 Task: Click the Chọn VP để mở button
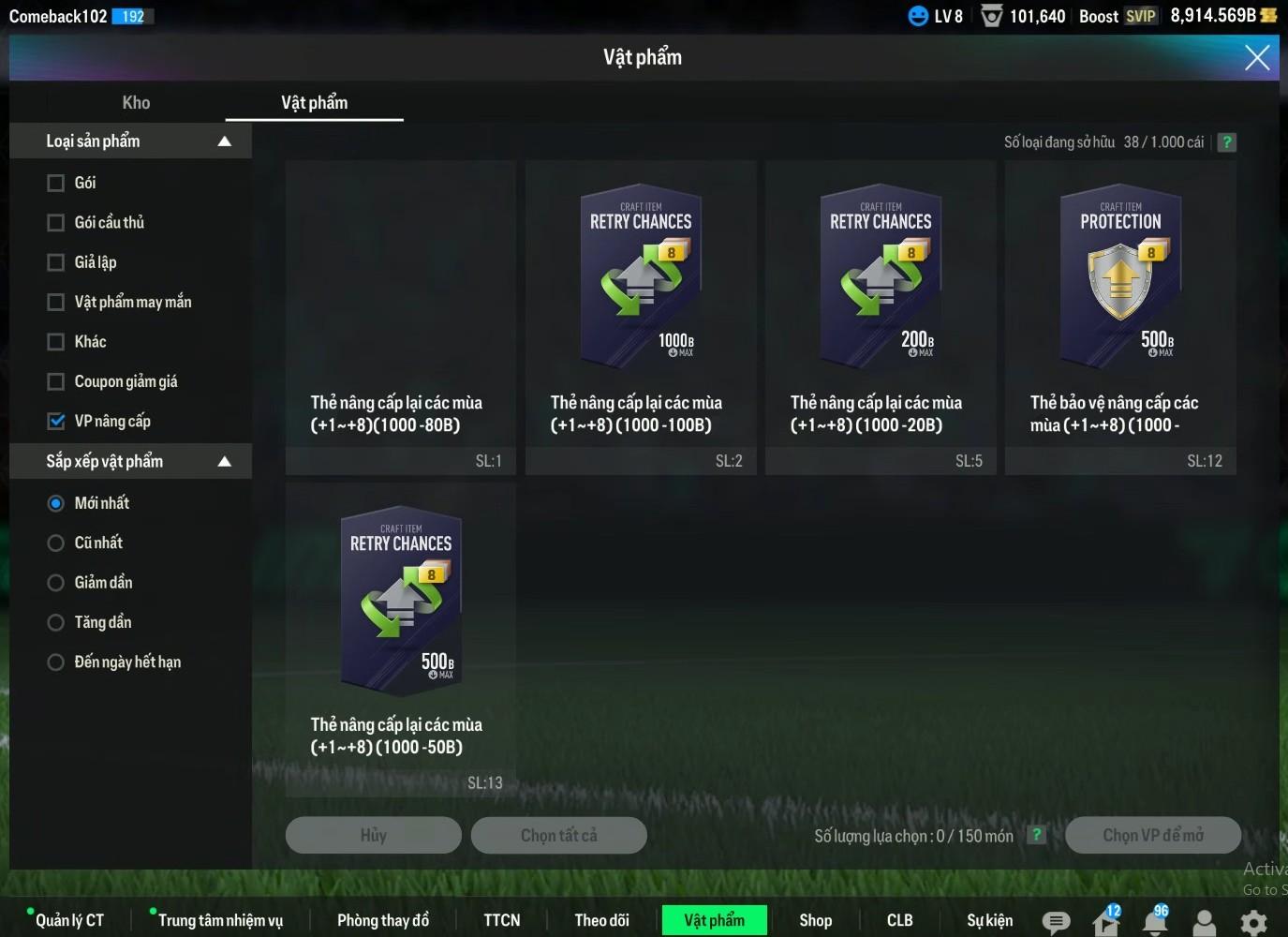pos(1152,835)
